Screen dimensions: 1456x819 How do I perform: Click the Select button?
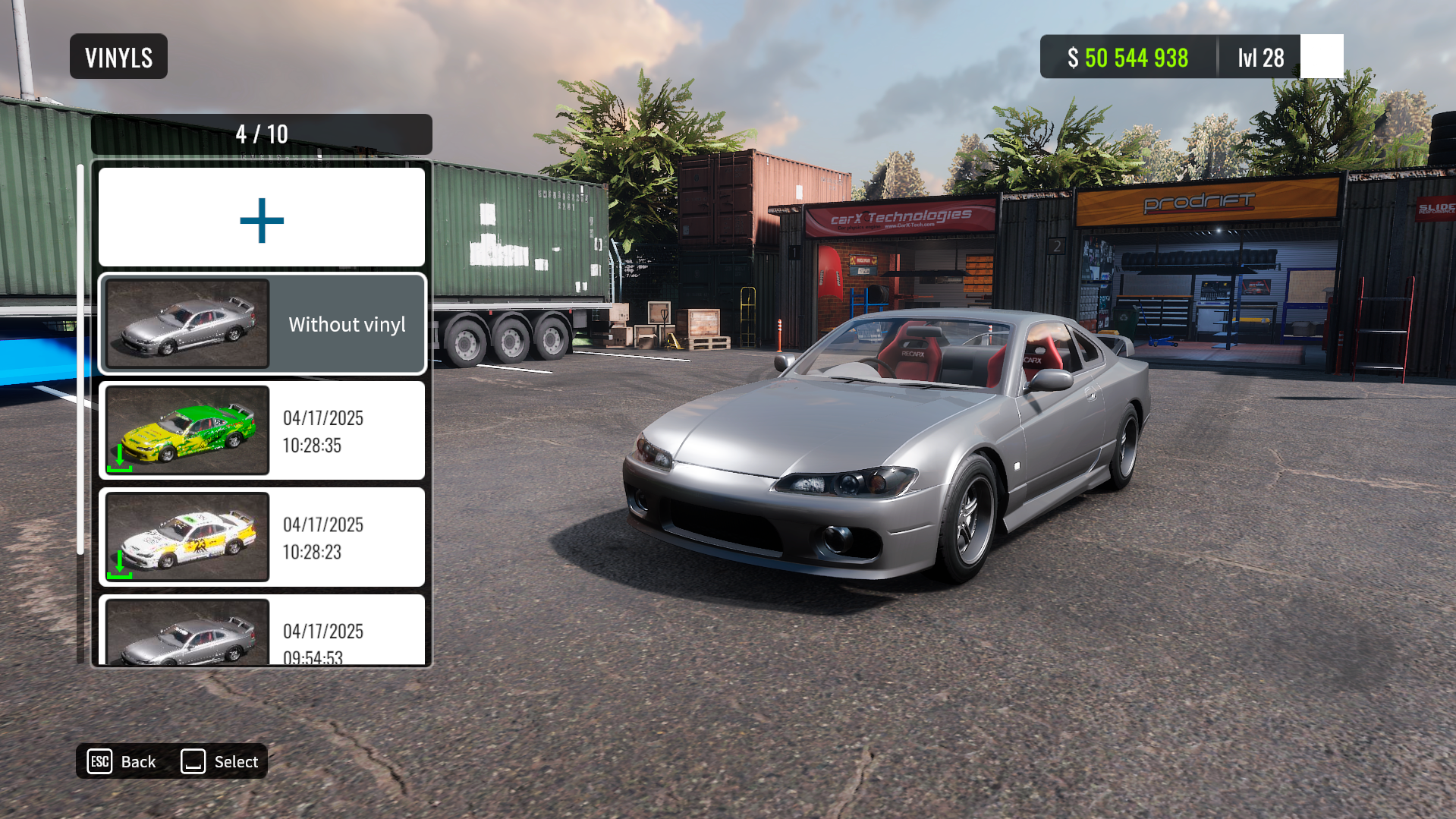pyautogui.click(x=220, y=761)
